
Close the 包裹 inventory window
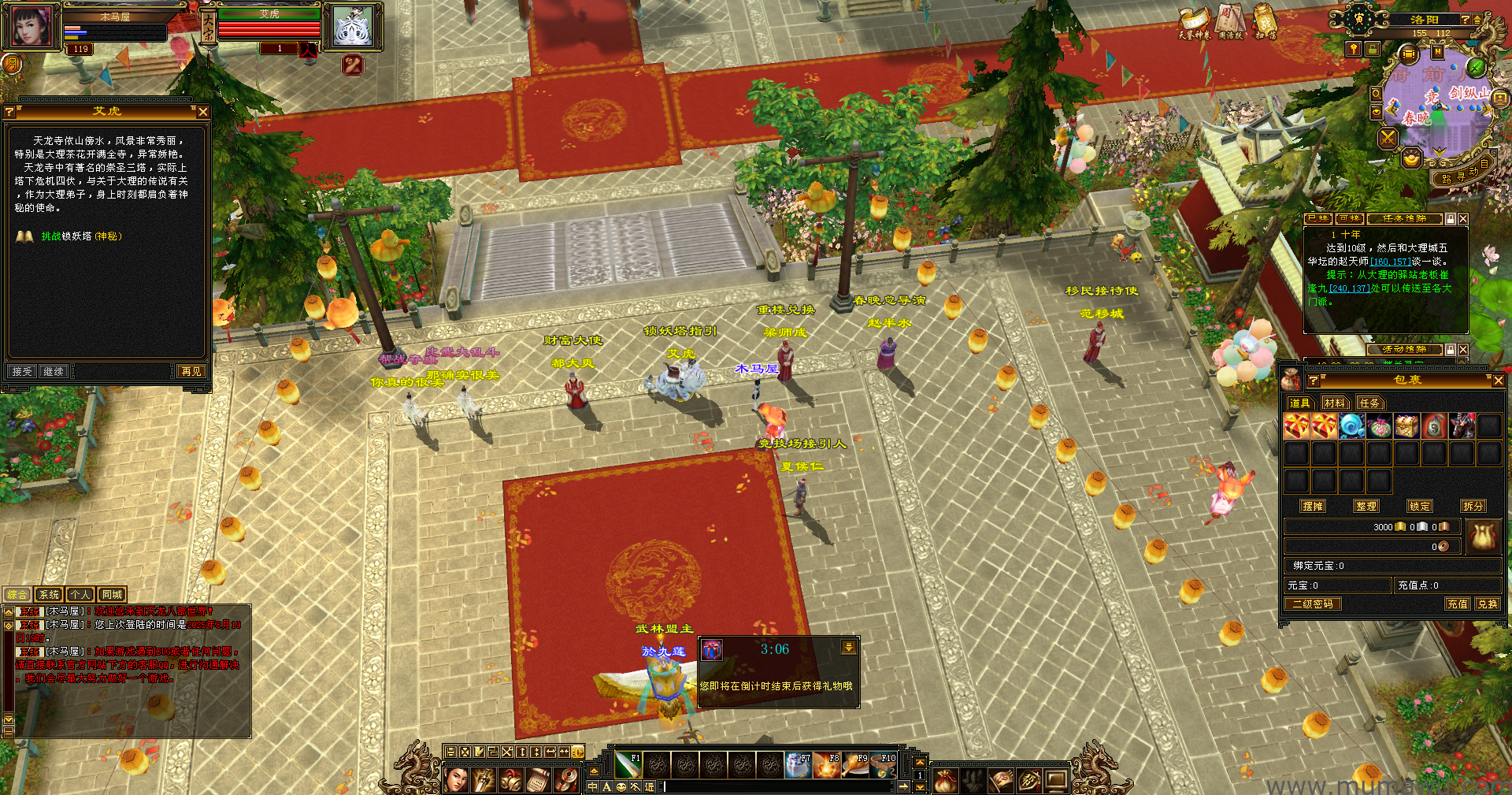coord(1498,381)
